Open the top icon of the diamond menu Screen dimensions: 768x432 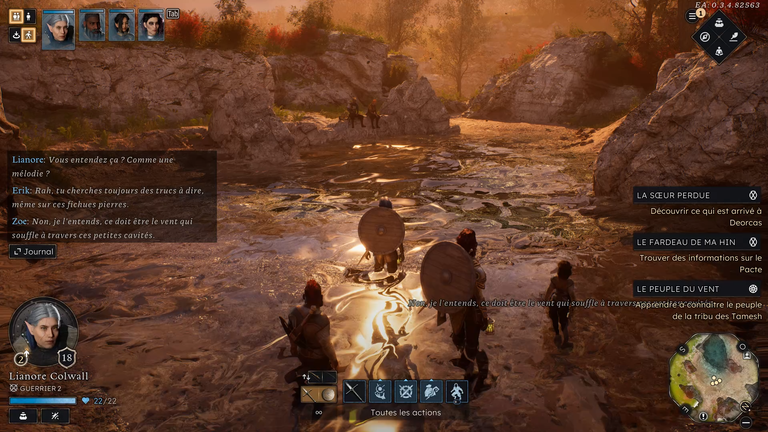click(x=719, y=23)
